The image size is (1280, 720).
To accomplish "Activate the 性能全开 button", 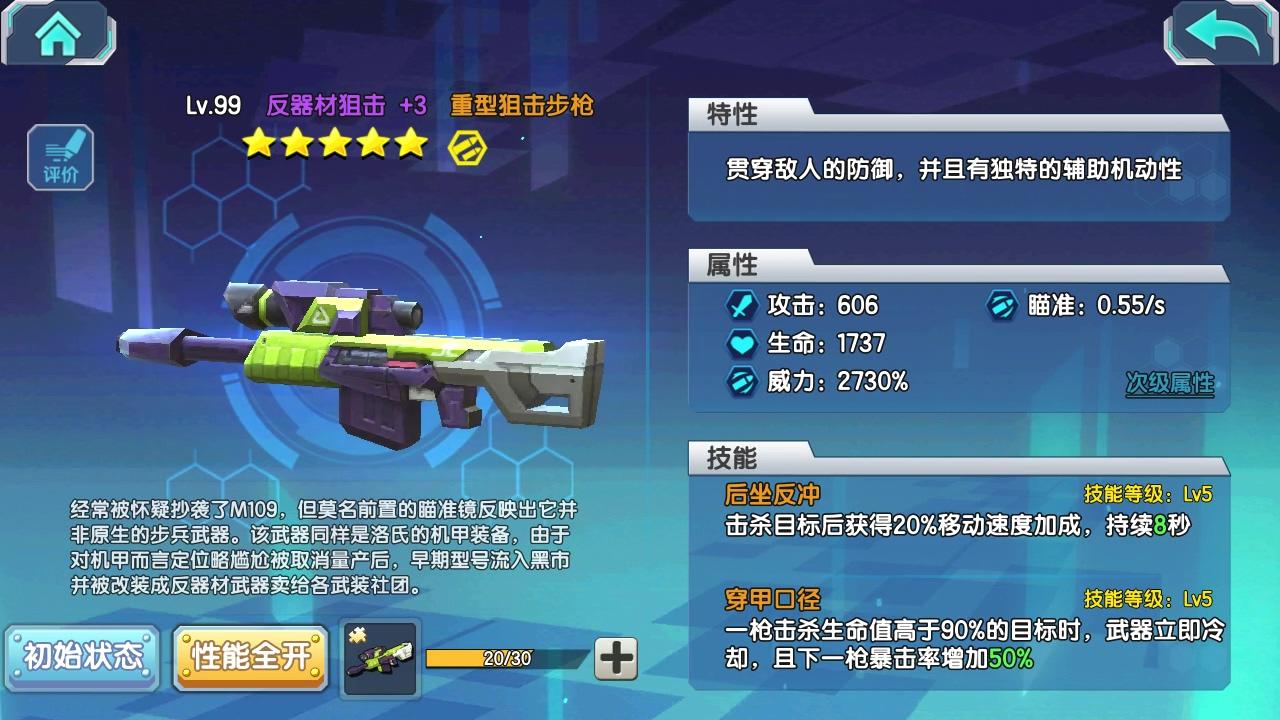I will point(251,657).
